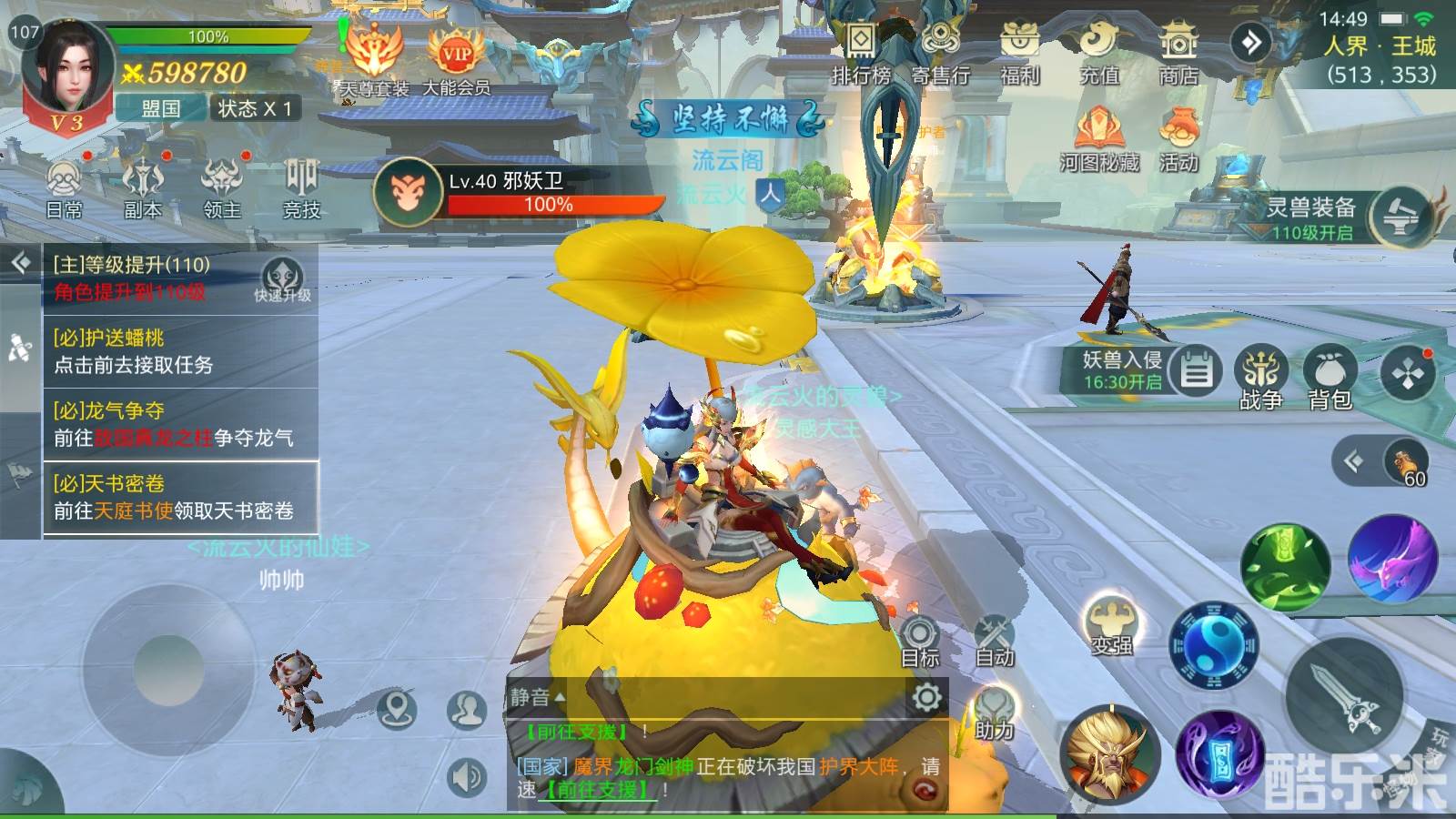This screenshot has width=1456, height=819.
Task: Open the 商店 shop
Action: point(1178,55)
